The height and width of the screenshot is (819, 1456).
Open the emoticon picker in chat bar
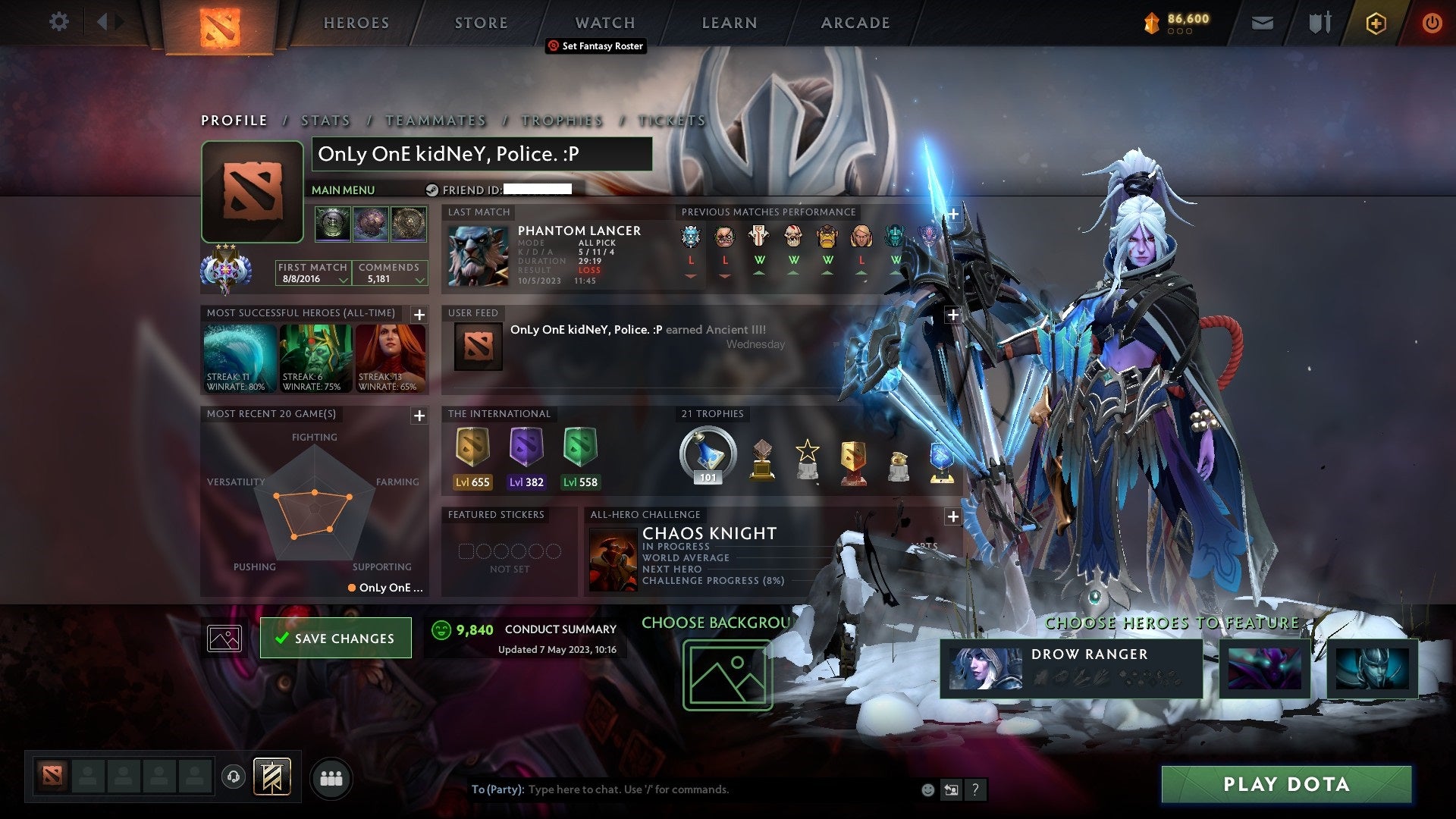pos(927,789)
